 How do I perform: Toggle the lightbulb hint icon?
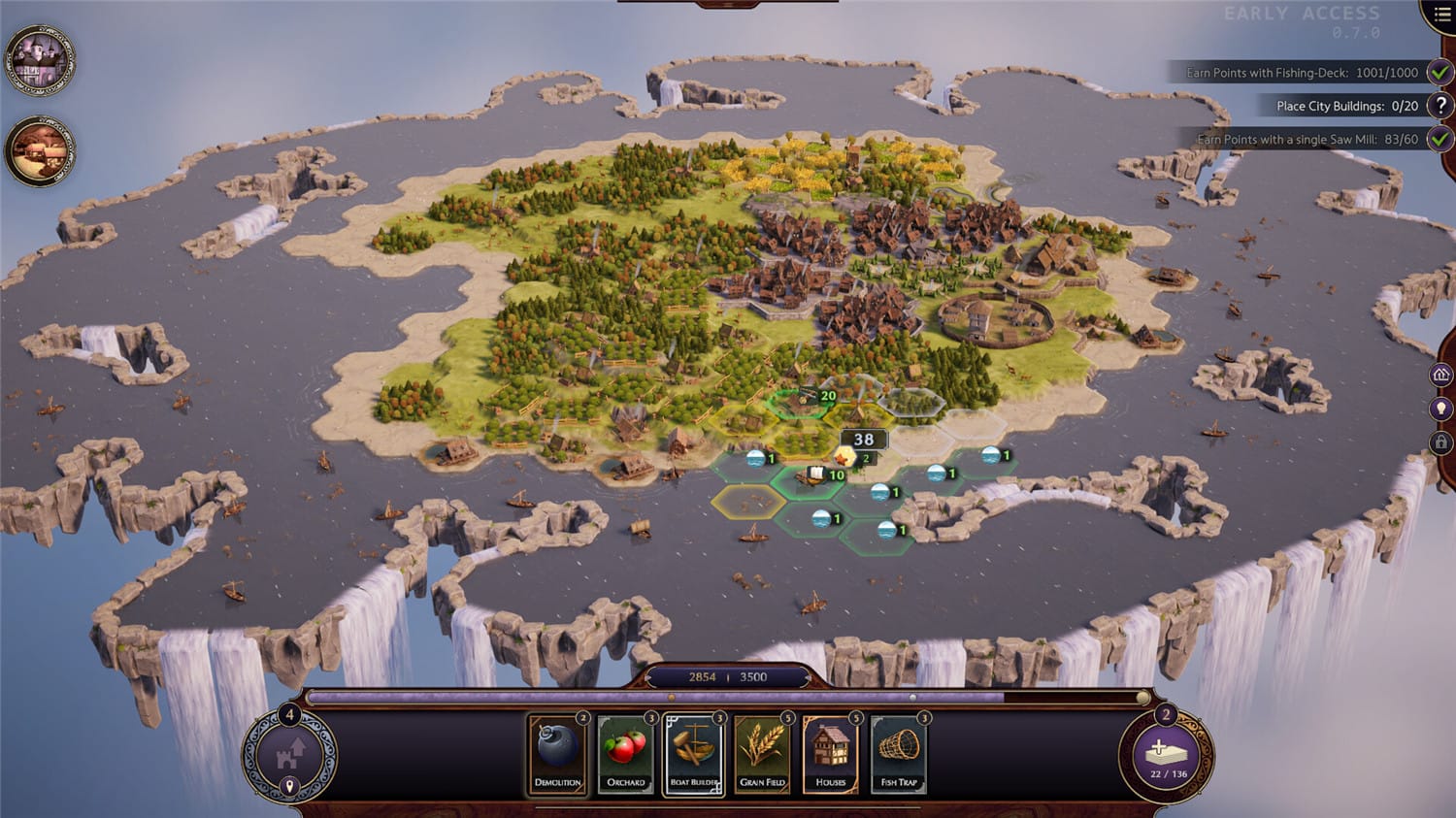point(1441,408)
